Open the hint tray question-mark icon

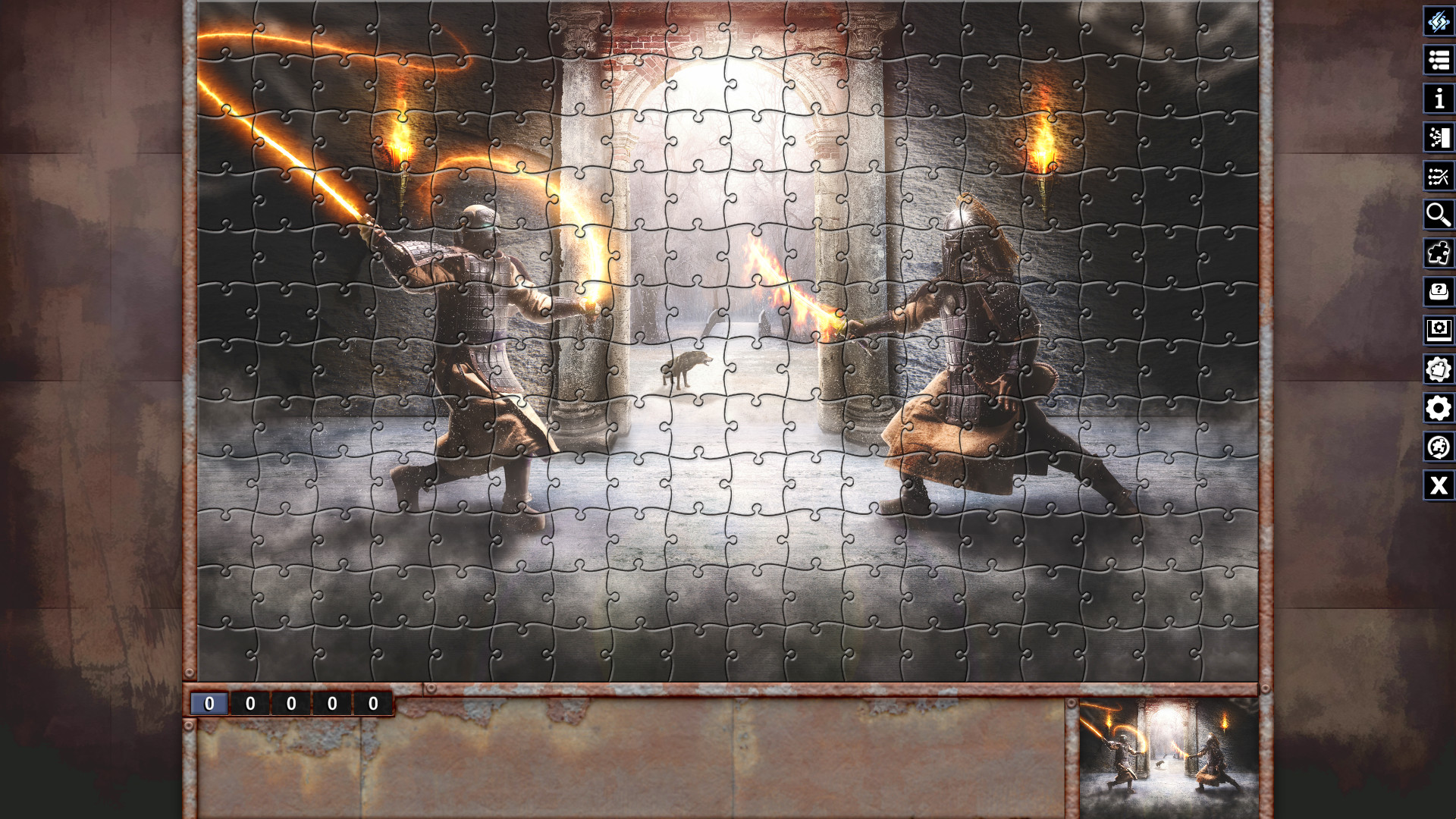point(1439,291)
